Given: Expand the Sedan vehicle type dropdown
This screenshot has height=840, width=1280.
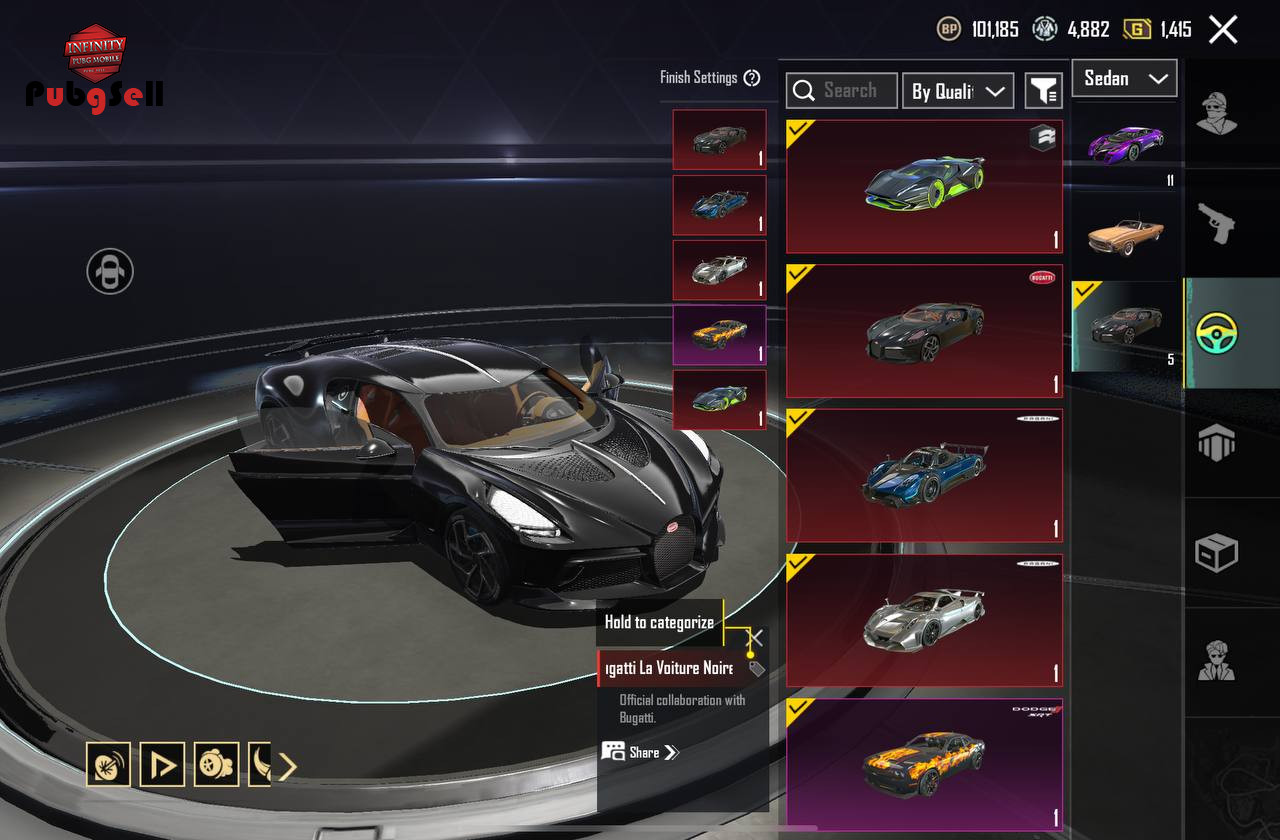Looking at the screenshot, I should (1124, 78).
